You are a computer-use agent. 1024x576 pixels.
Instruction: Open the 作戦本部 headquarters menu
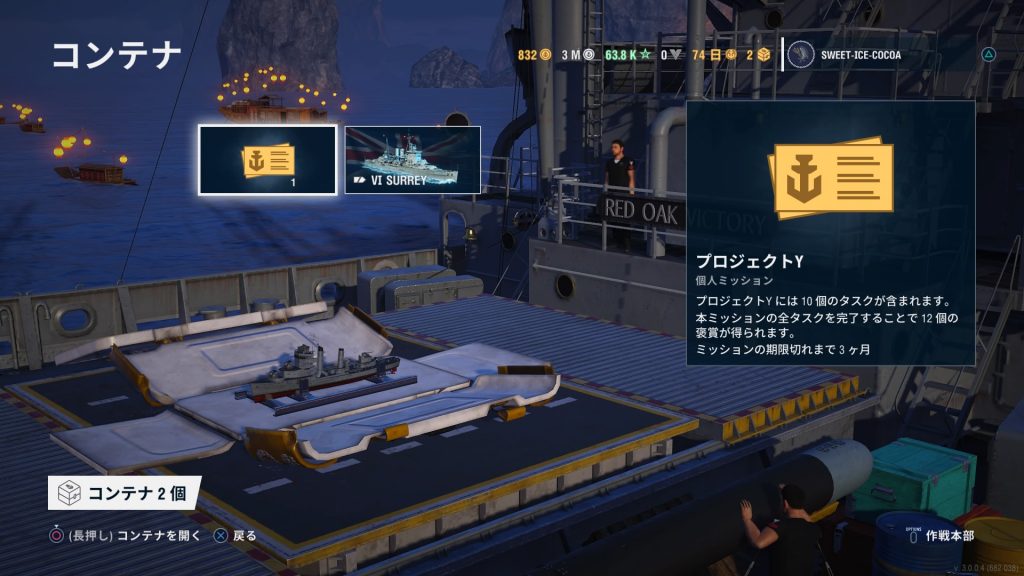tap(950, 536)
